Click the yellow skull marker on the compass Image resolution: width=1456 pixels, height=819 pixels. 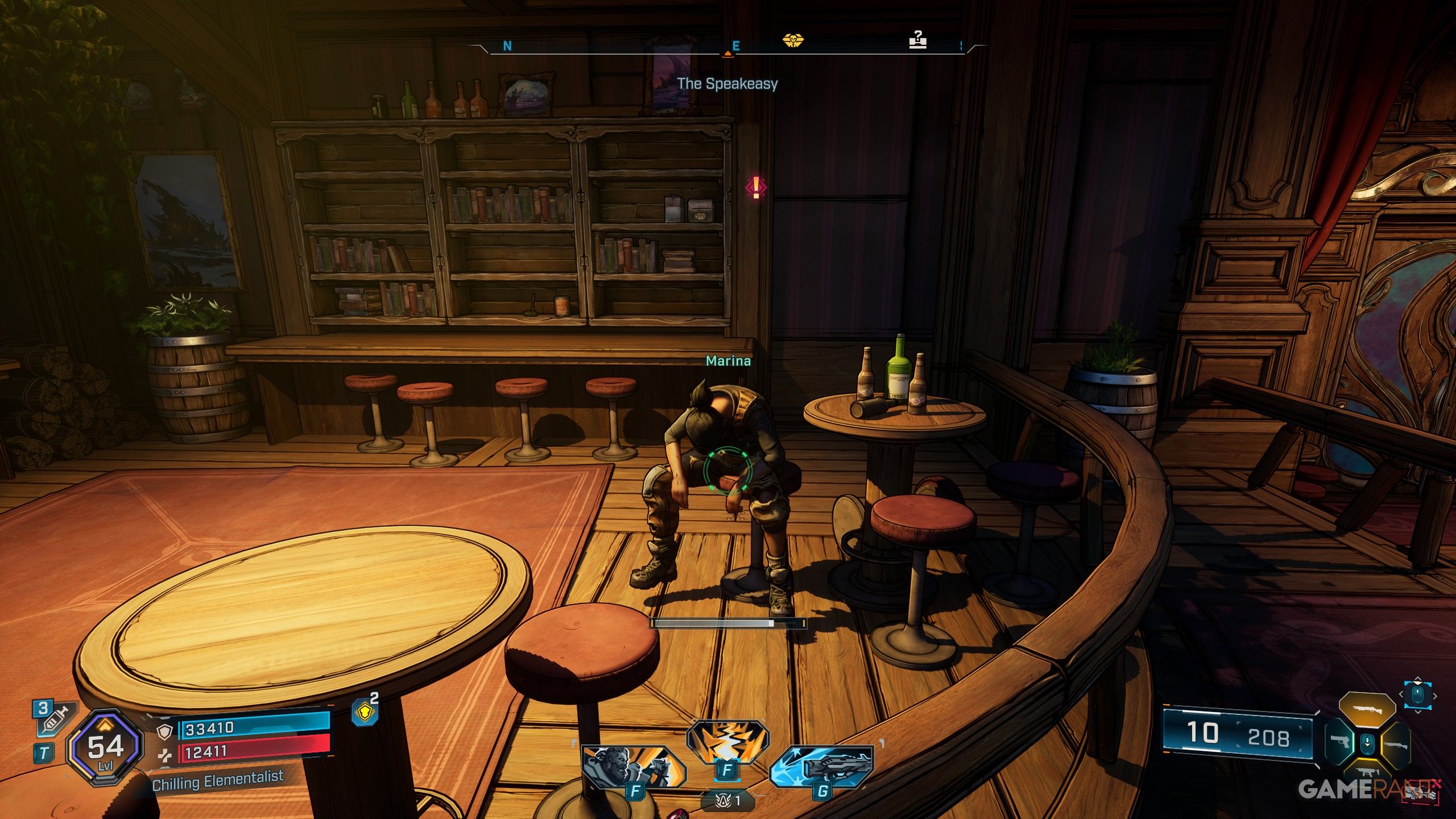792,40
